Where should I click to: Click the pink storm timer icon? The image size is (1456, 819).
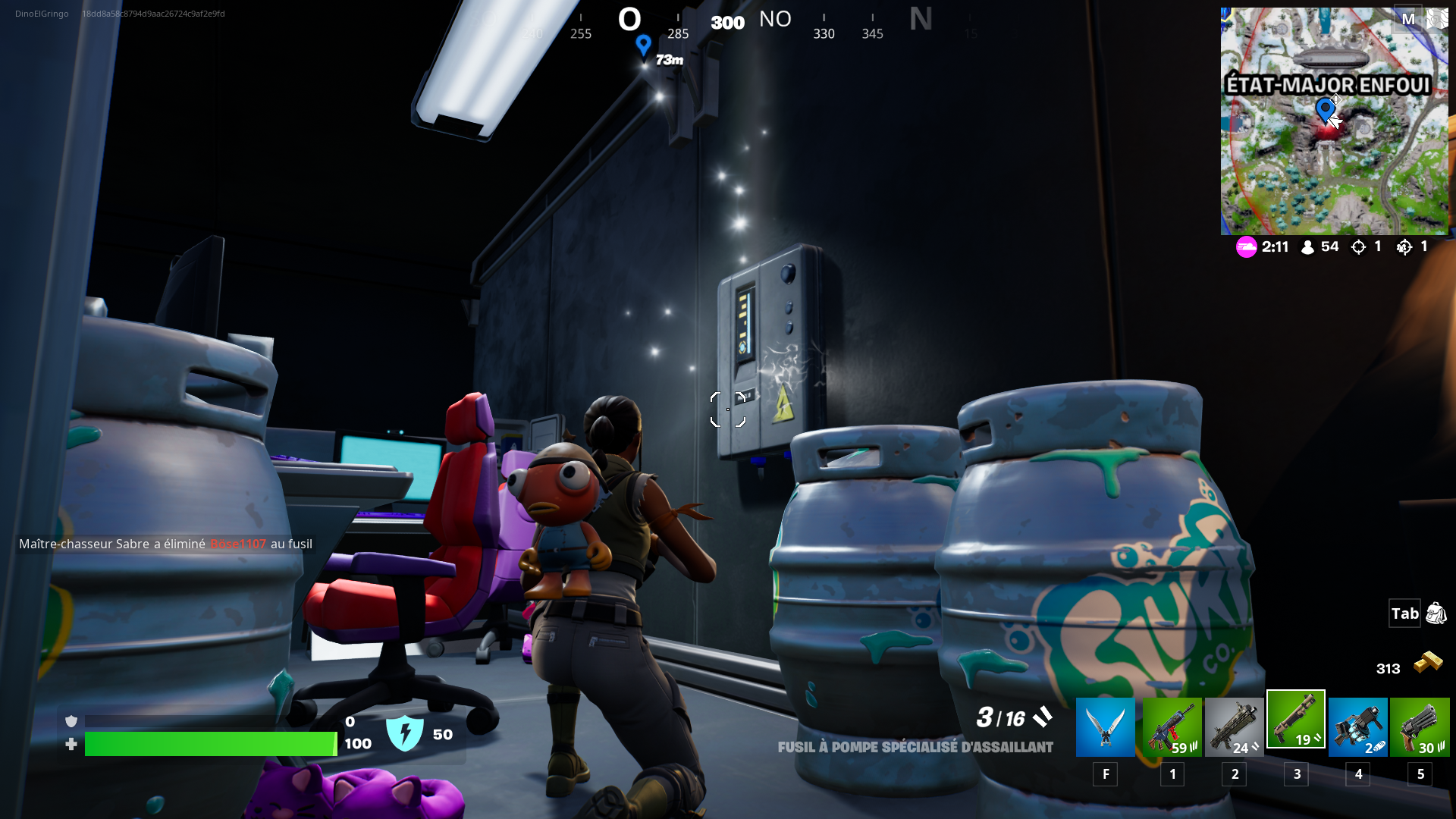pyautogui.click(x=1246, y=246)
